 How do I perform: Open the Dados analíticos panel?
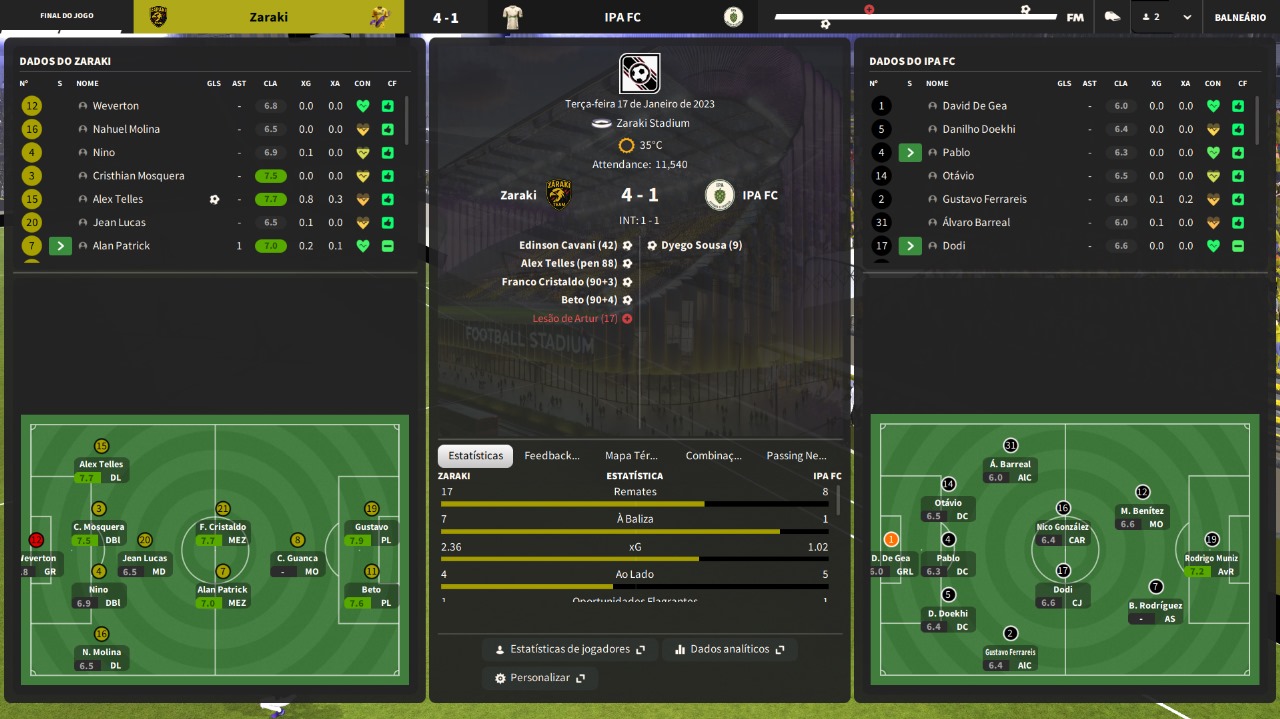click(730, 649)
